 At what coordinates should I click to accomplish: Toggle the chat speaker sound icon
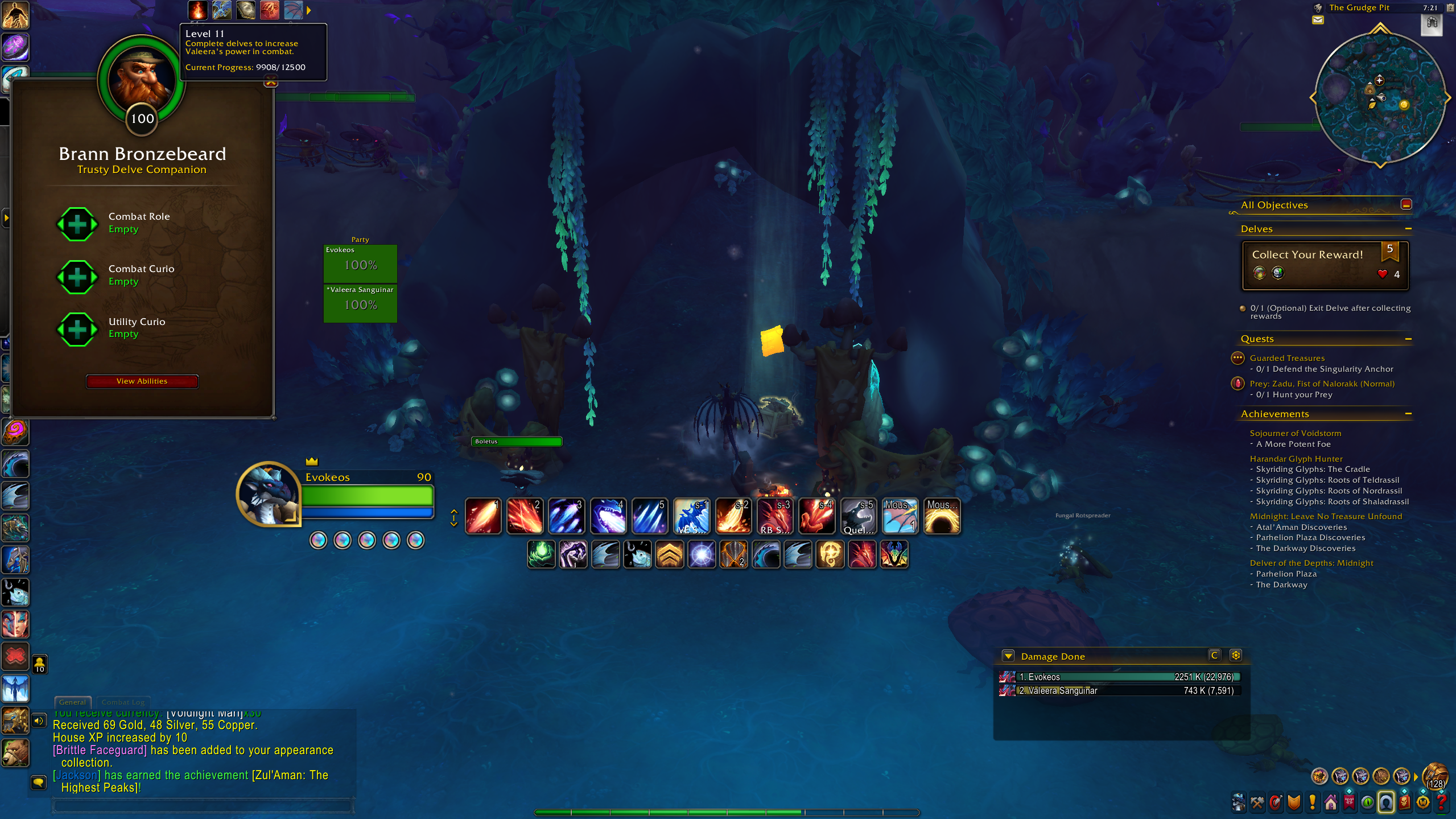tap(38, 721)
